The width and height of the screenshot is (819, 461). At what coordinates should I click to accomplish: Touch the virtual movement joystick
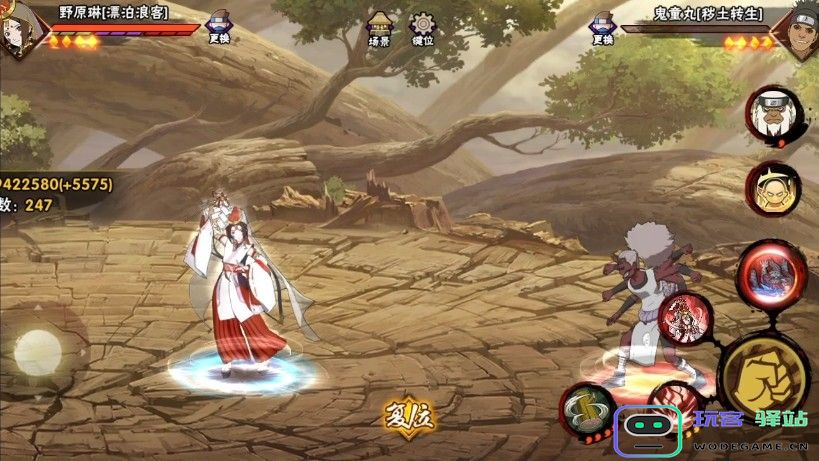40,352
